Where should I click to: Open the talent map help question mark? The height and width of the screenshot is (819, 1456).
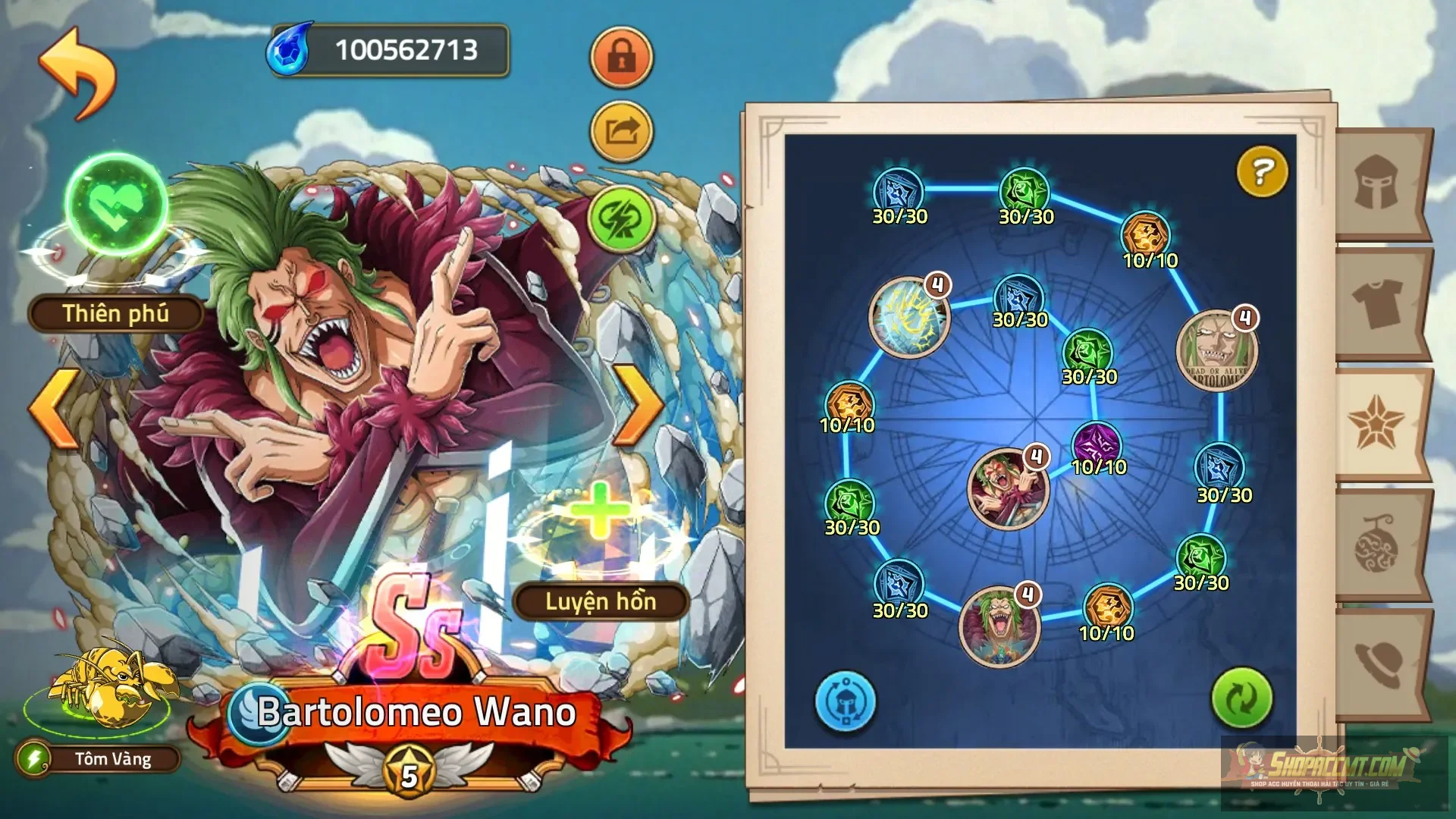[1260, 173]
